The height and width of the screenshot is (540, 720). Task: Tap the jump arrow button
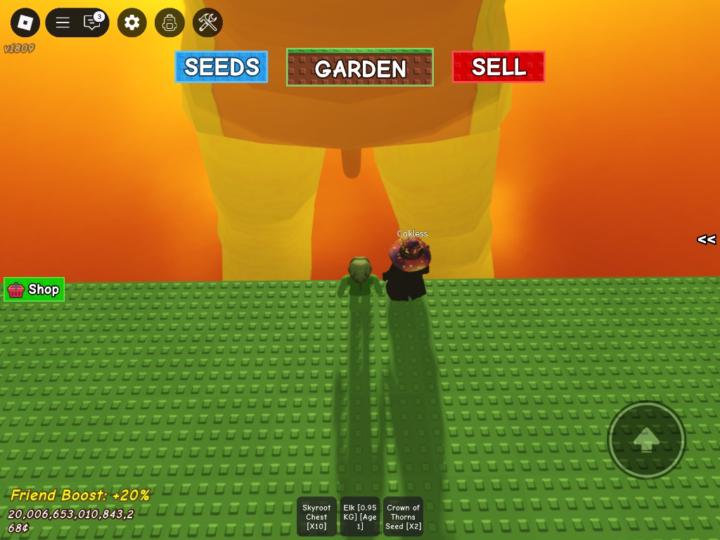tap(646, 439)
